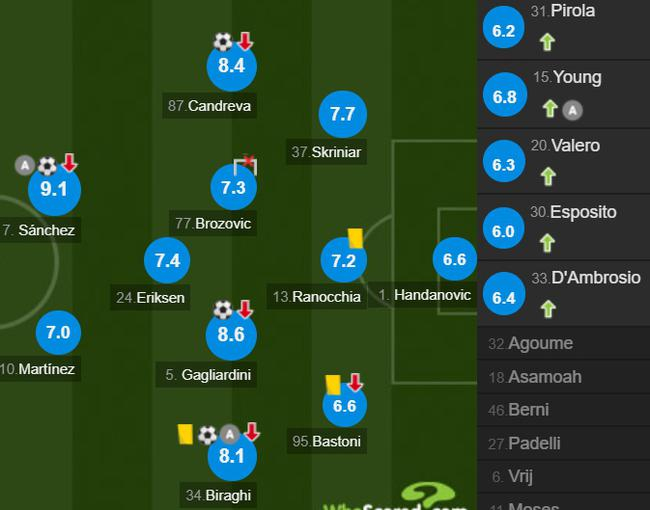Open Sánchez's 9.1 player rating

tap(54, 190)
